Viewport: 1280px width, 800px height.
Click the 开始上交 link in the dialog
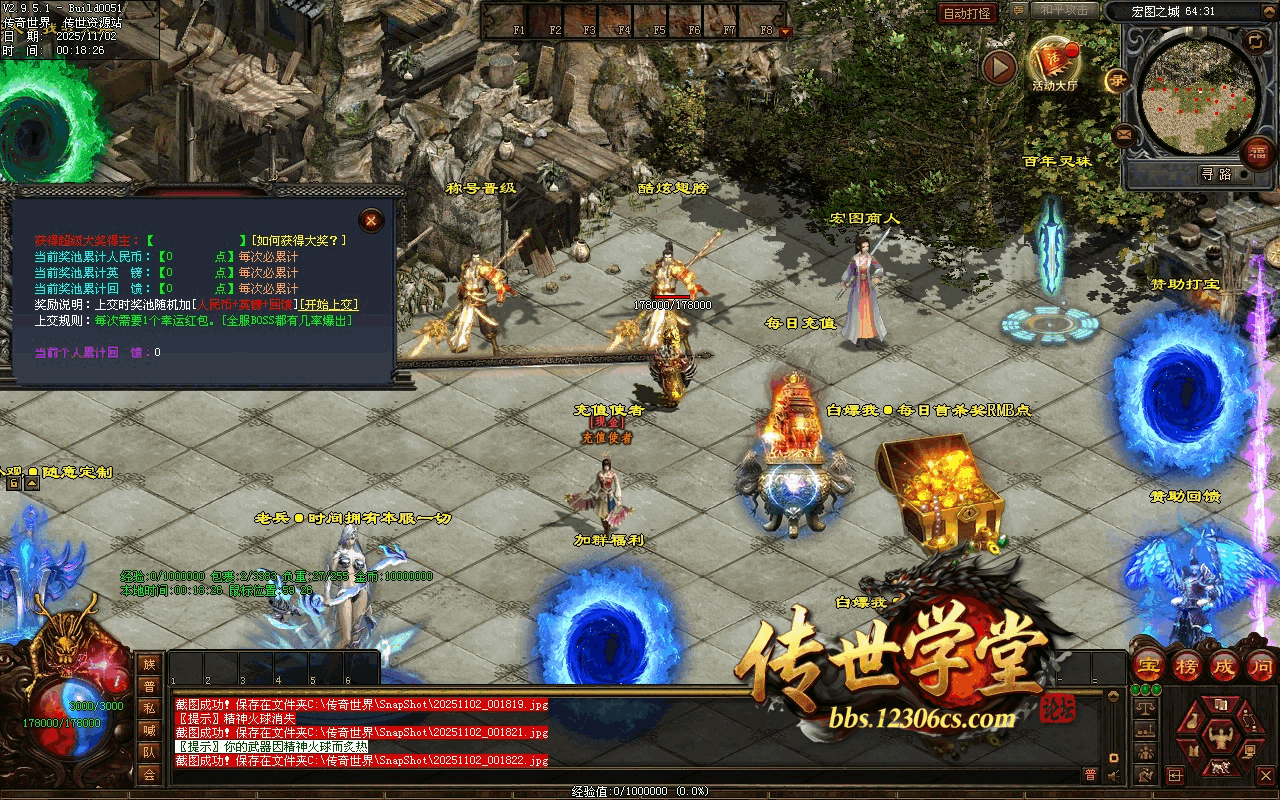click(330, 304)
